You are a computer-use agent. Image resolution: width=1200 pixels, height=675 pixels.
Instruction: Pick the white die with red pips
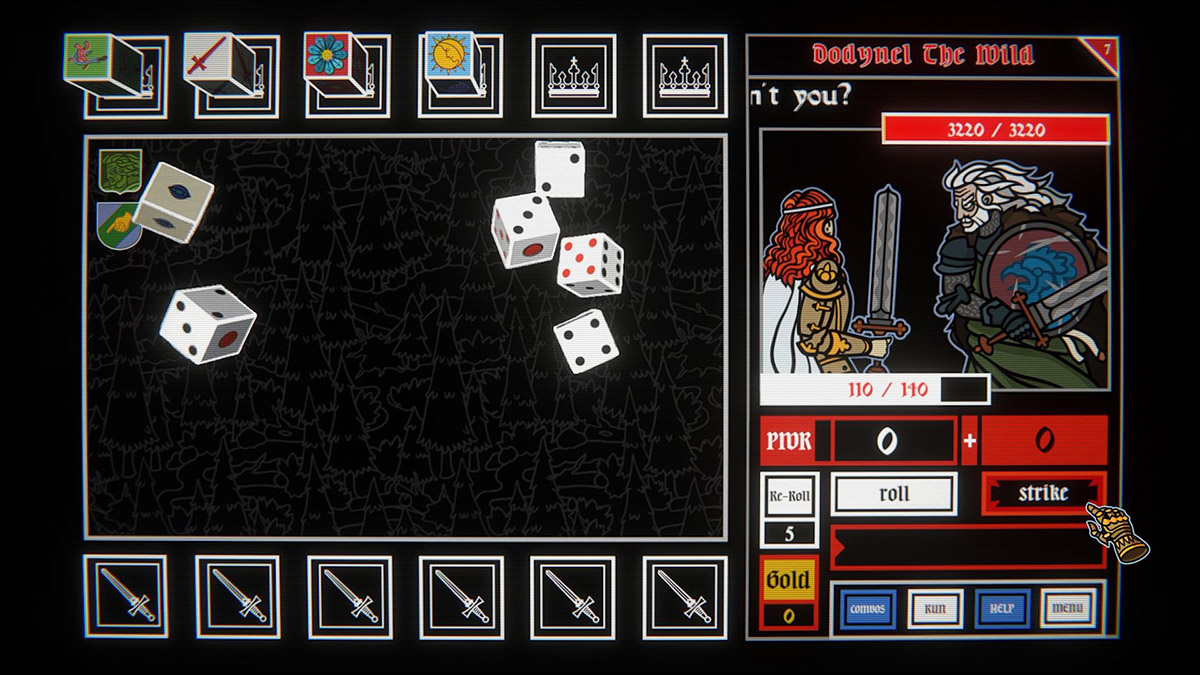pyautogui.click(x=590, y=264)
